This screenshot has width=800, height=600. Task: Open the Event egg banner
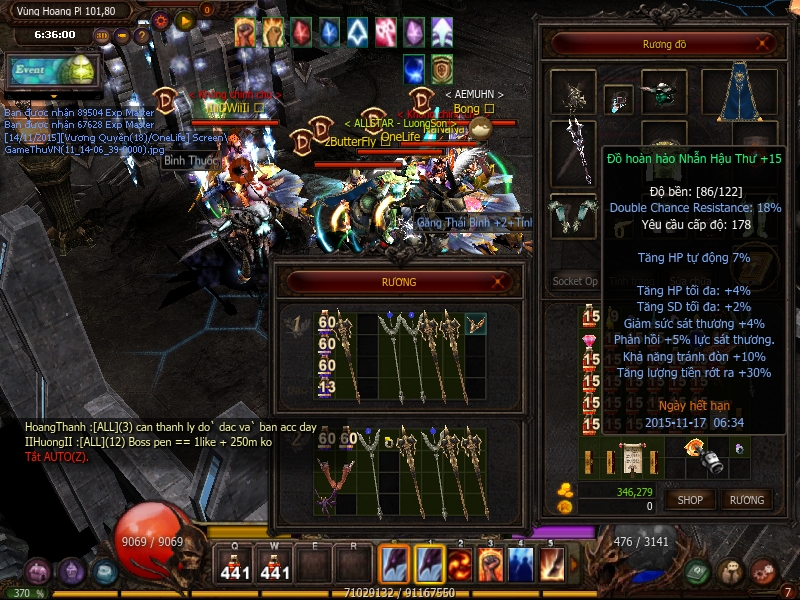click(52, 70)
